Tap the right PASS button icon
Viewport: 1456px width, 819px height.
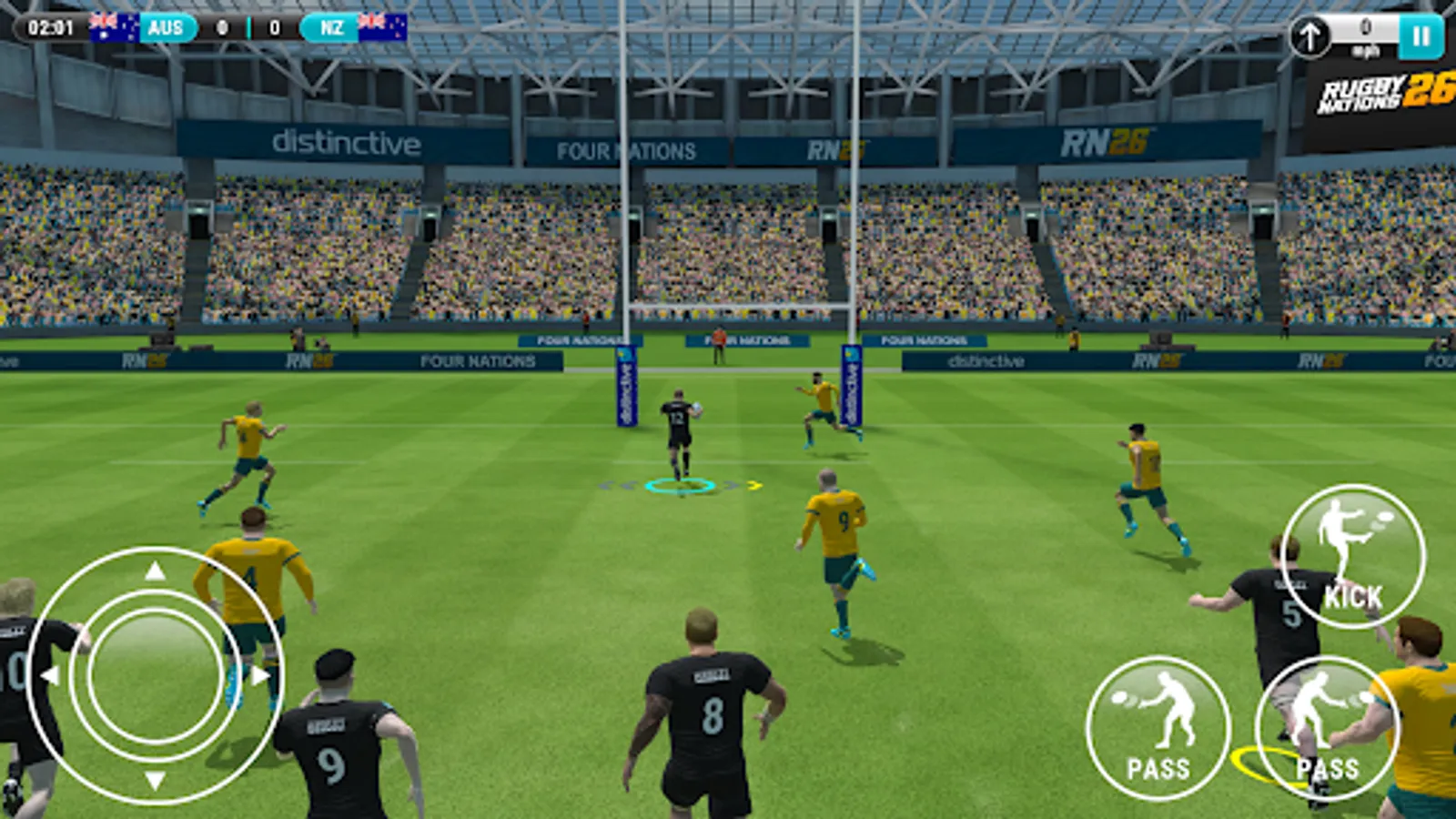[1318, 705]
